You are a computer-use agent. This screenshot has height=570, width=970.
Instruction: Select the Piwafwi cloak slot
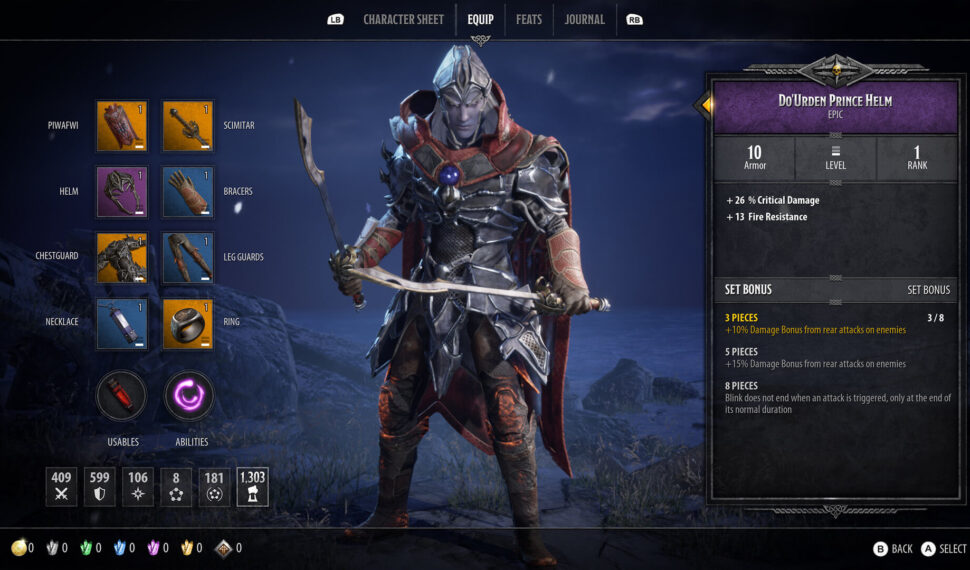tap(122, 126)
